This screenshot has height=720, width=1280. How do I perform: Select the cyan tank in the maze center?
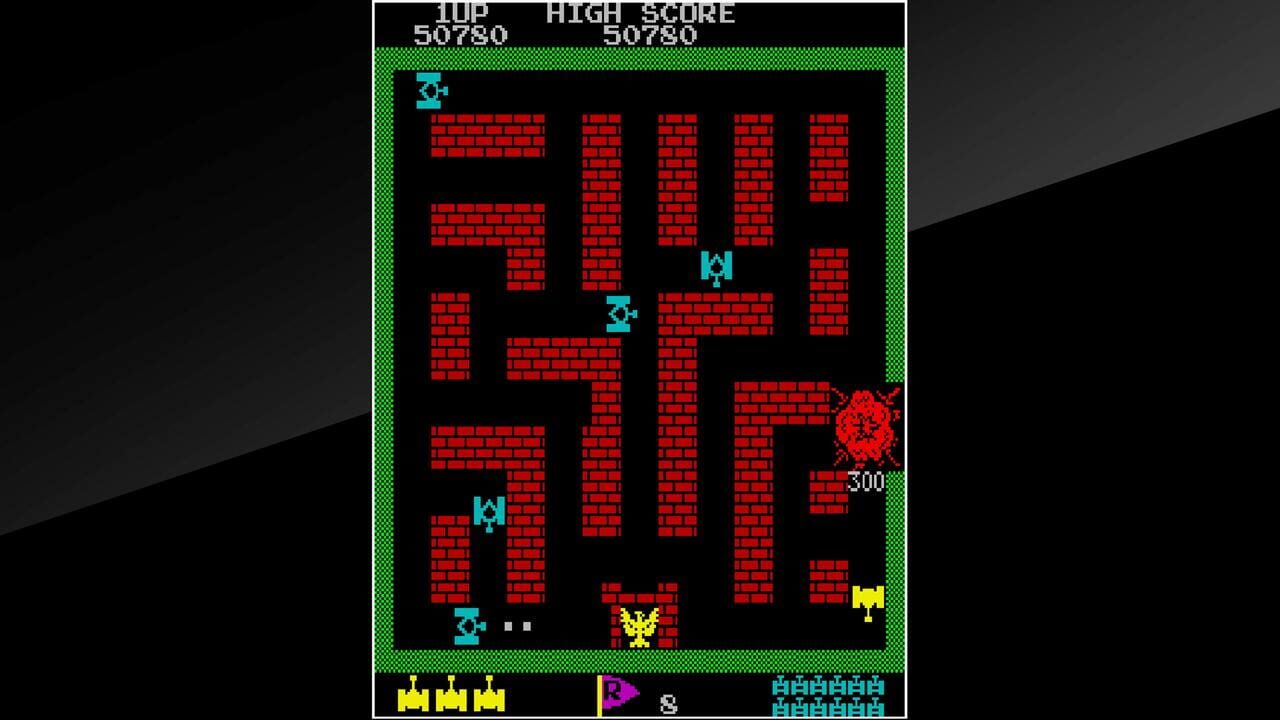[620, 315]
